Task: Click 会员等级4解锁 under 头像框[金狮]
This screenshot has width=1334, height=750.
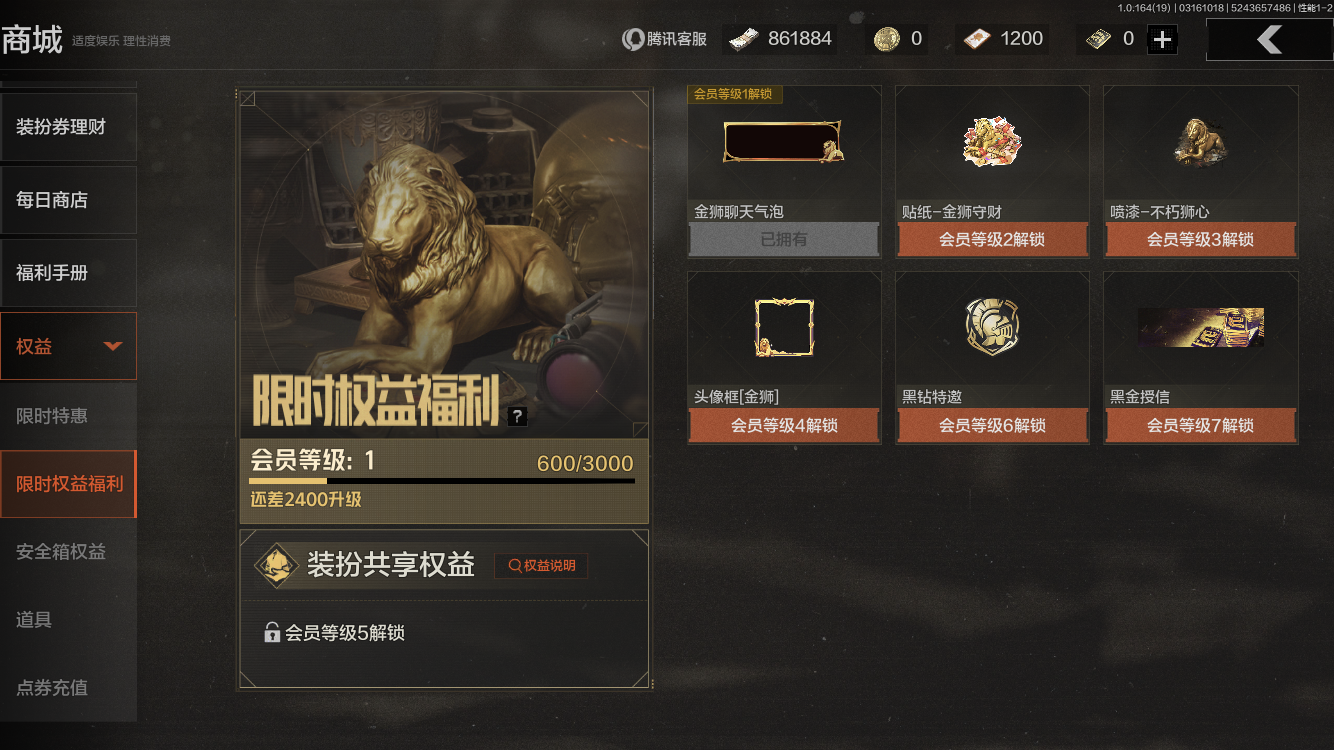Action: 784,425
